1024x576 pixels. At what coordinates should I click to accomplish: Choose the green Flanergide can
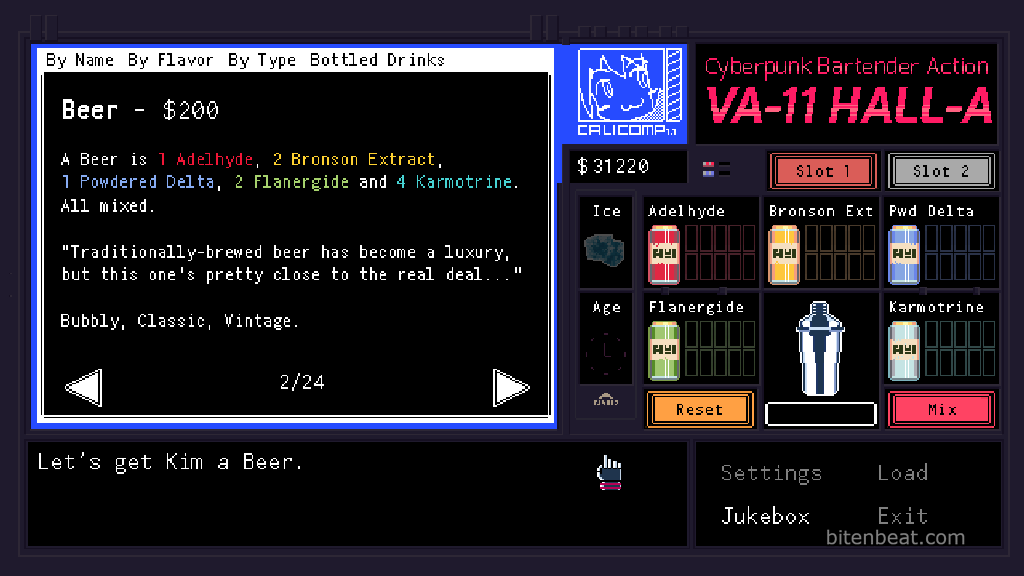664,350
